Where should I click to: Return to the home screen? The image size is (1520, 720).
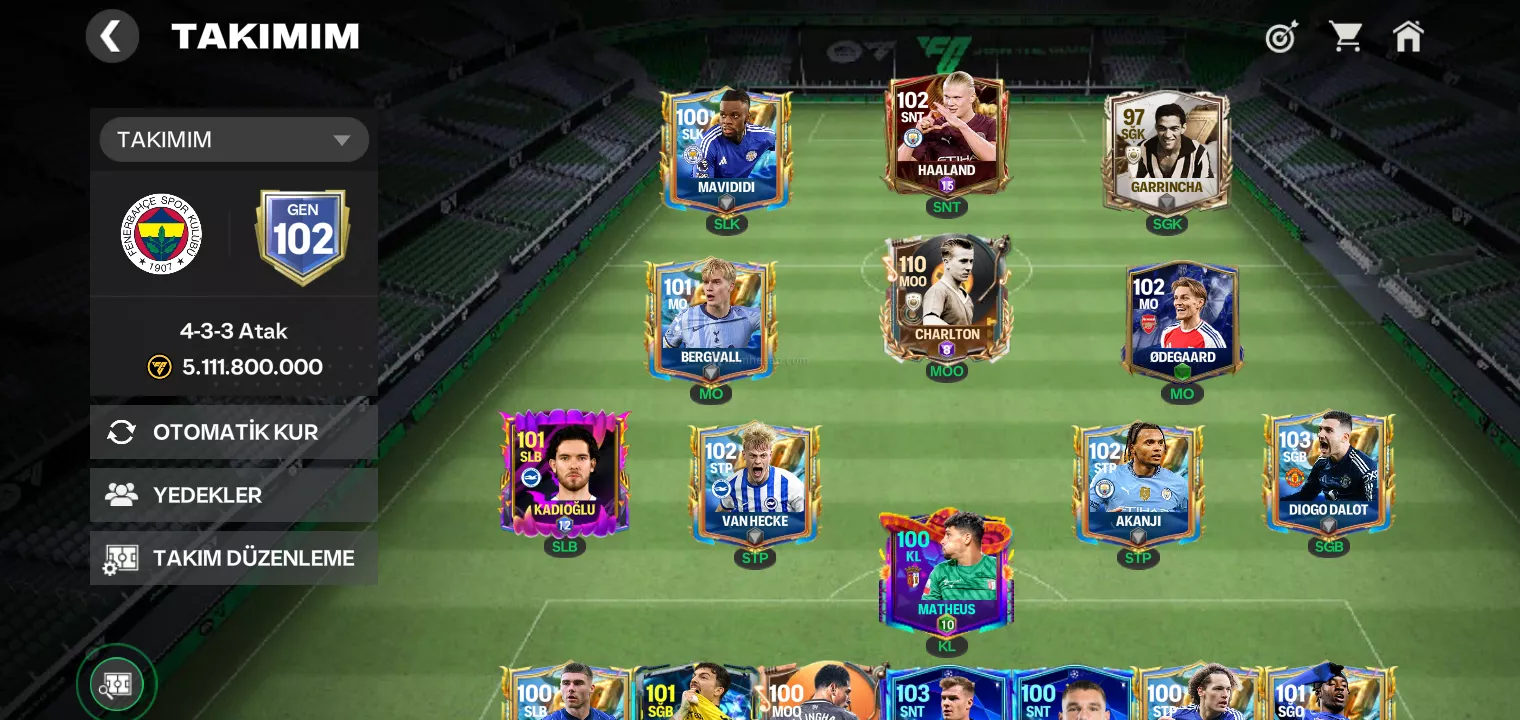1408,37
